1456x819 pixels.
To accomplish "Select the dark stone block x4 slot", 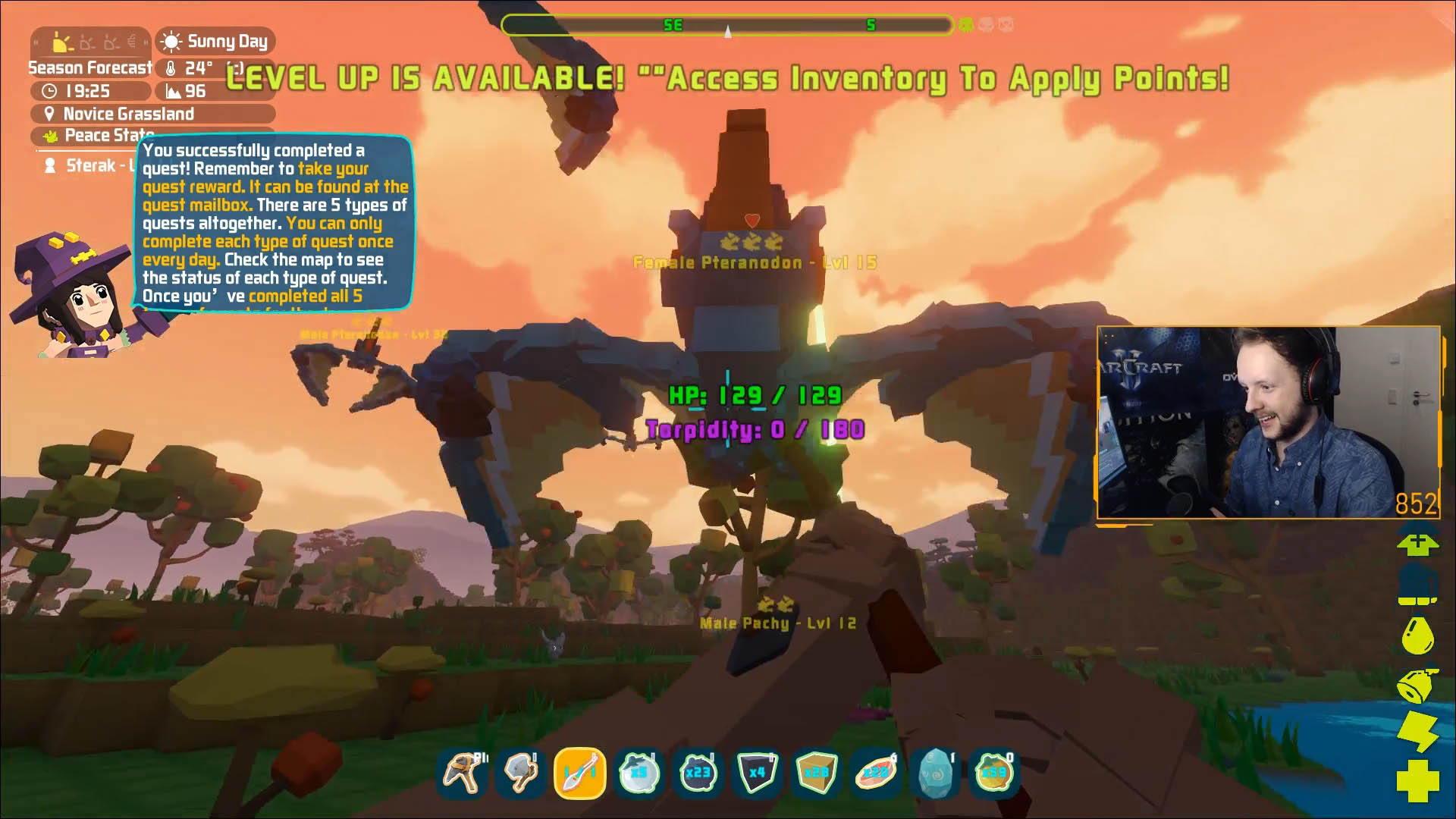I will coord(757,773).
